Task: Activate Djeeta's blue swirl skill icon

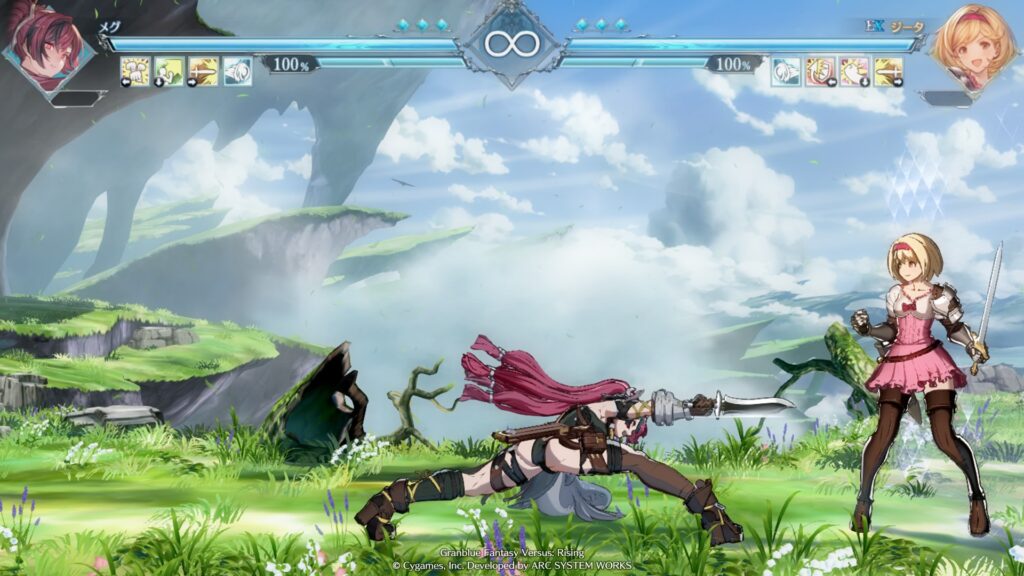Action: pos(787,71)
